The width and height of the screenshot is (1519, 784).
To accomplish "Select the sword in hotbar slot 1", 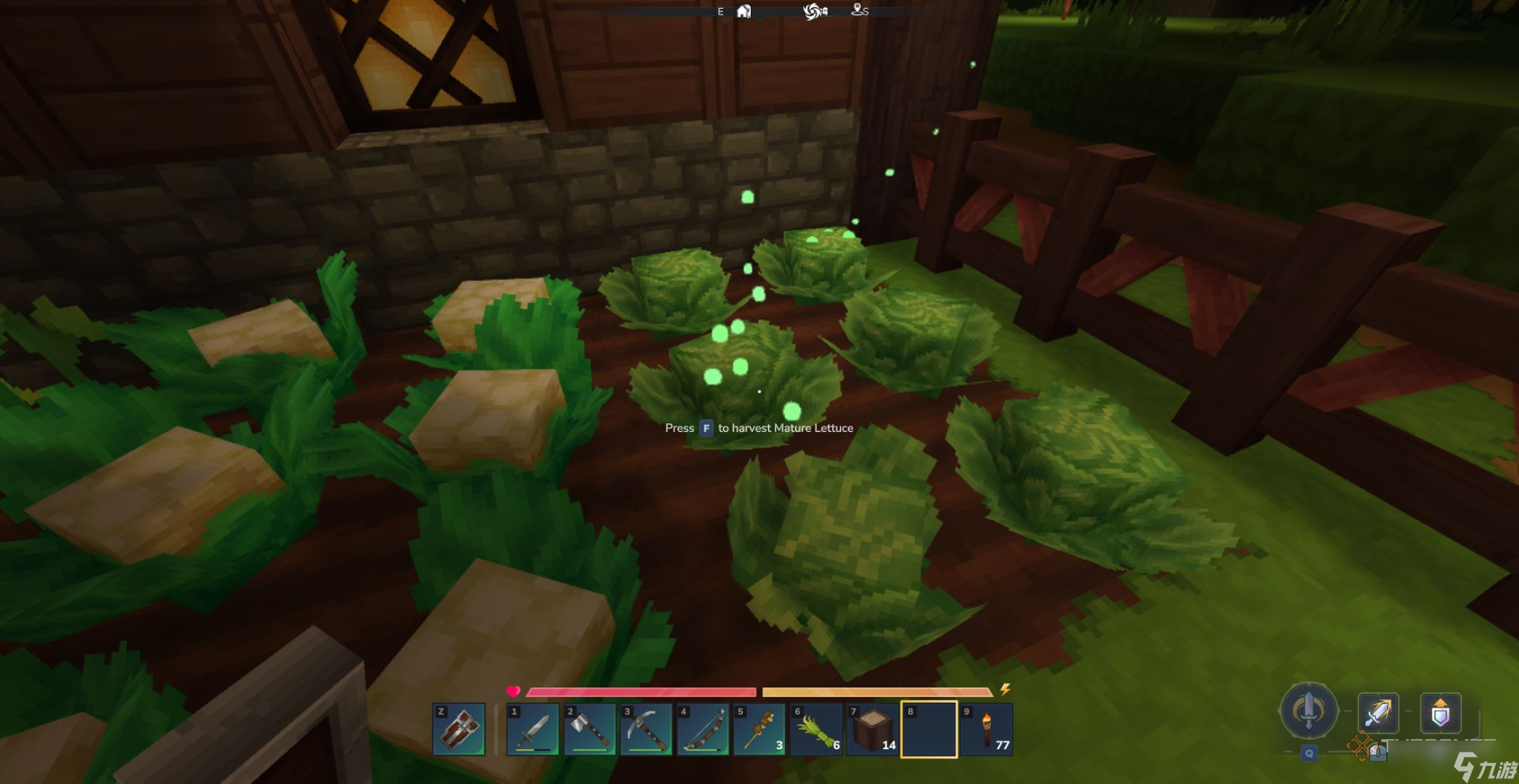I will [x=532, y=730].
